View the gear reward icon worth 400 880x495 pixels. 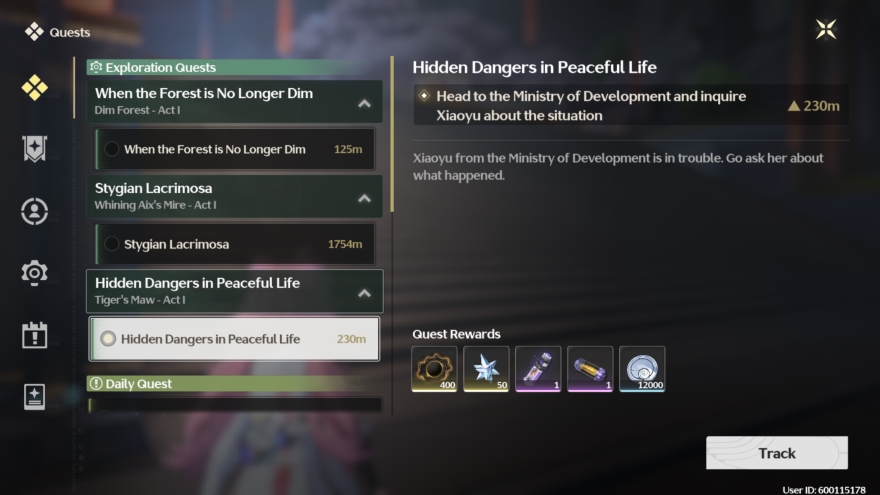click(434, 369)
